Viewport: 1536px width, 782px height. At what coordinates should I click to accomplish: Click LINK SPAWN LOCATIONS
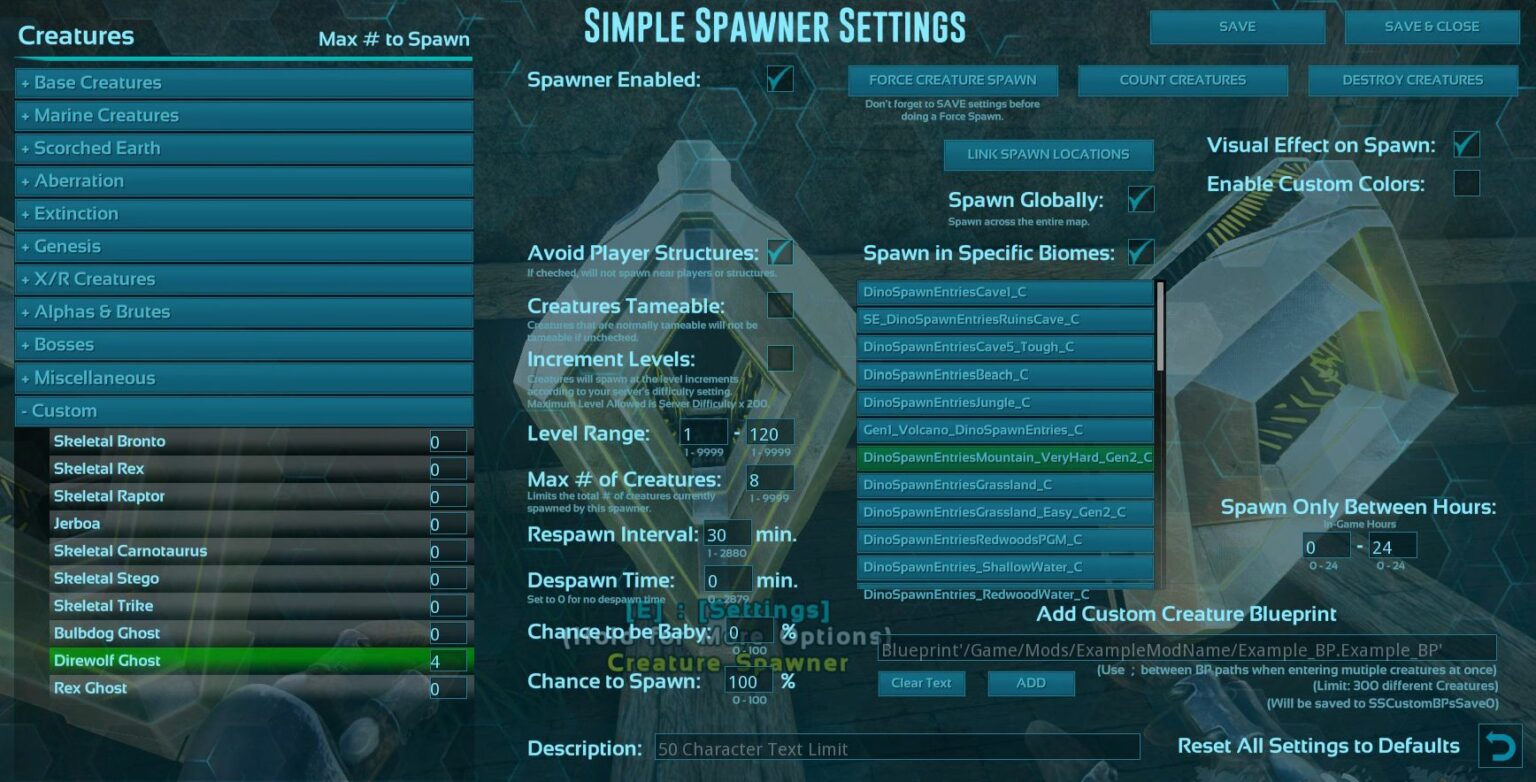coord(1048,154)
